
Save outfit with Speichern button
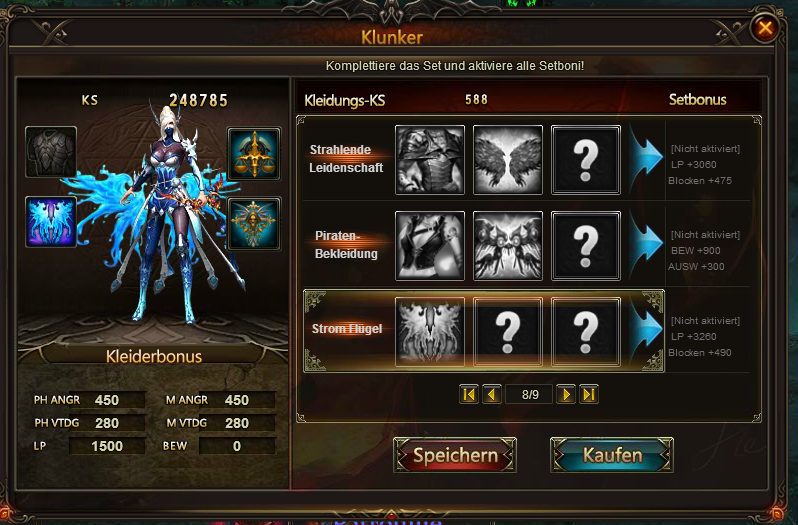coord(455,455)
